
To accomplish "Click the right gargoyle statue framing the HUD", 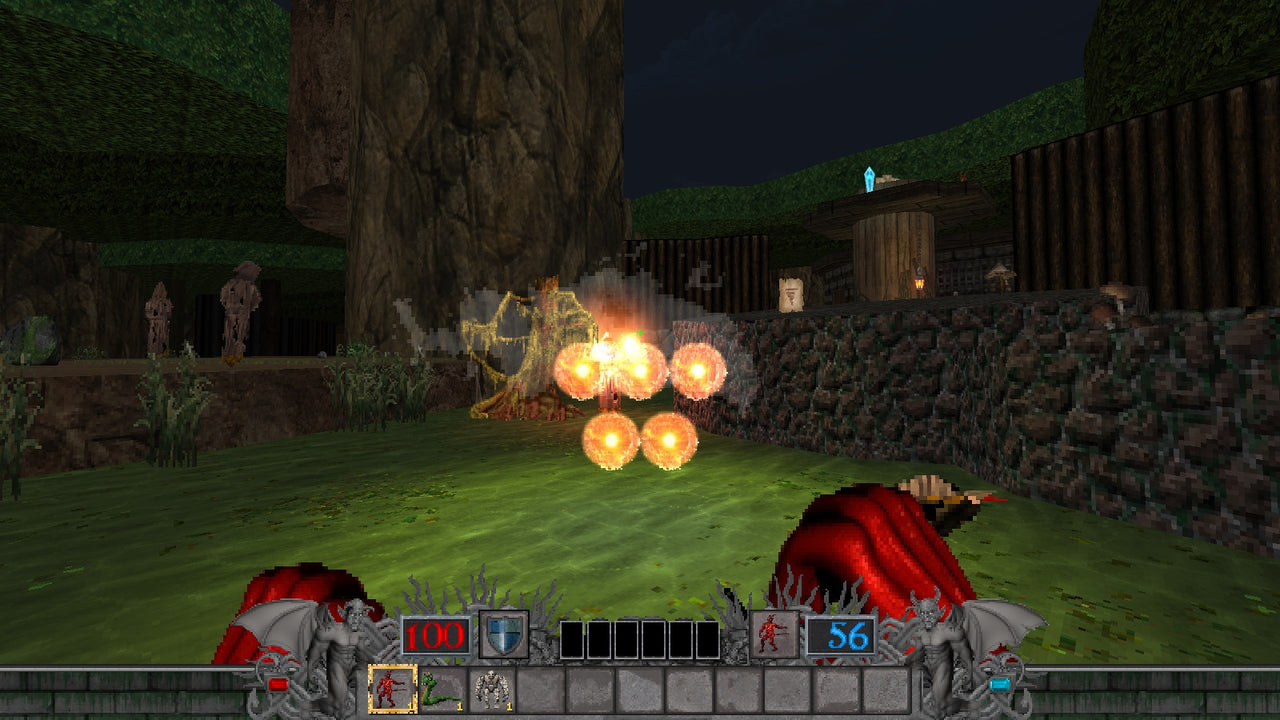I will tap(937, 636).
